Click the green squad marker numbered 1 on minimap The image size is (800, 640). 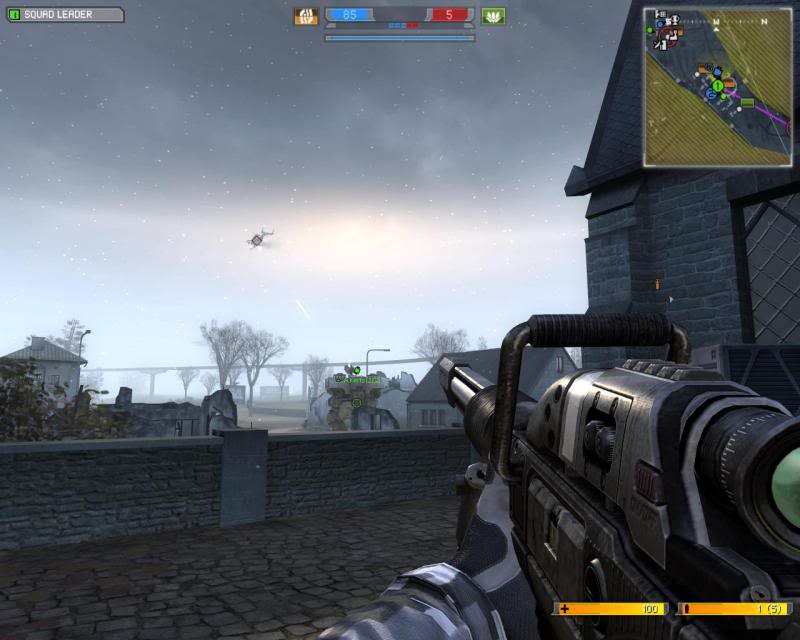(717, 85)
